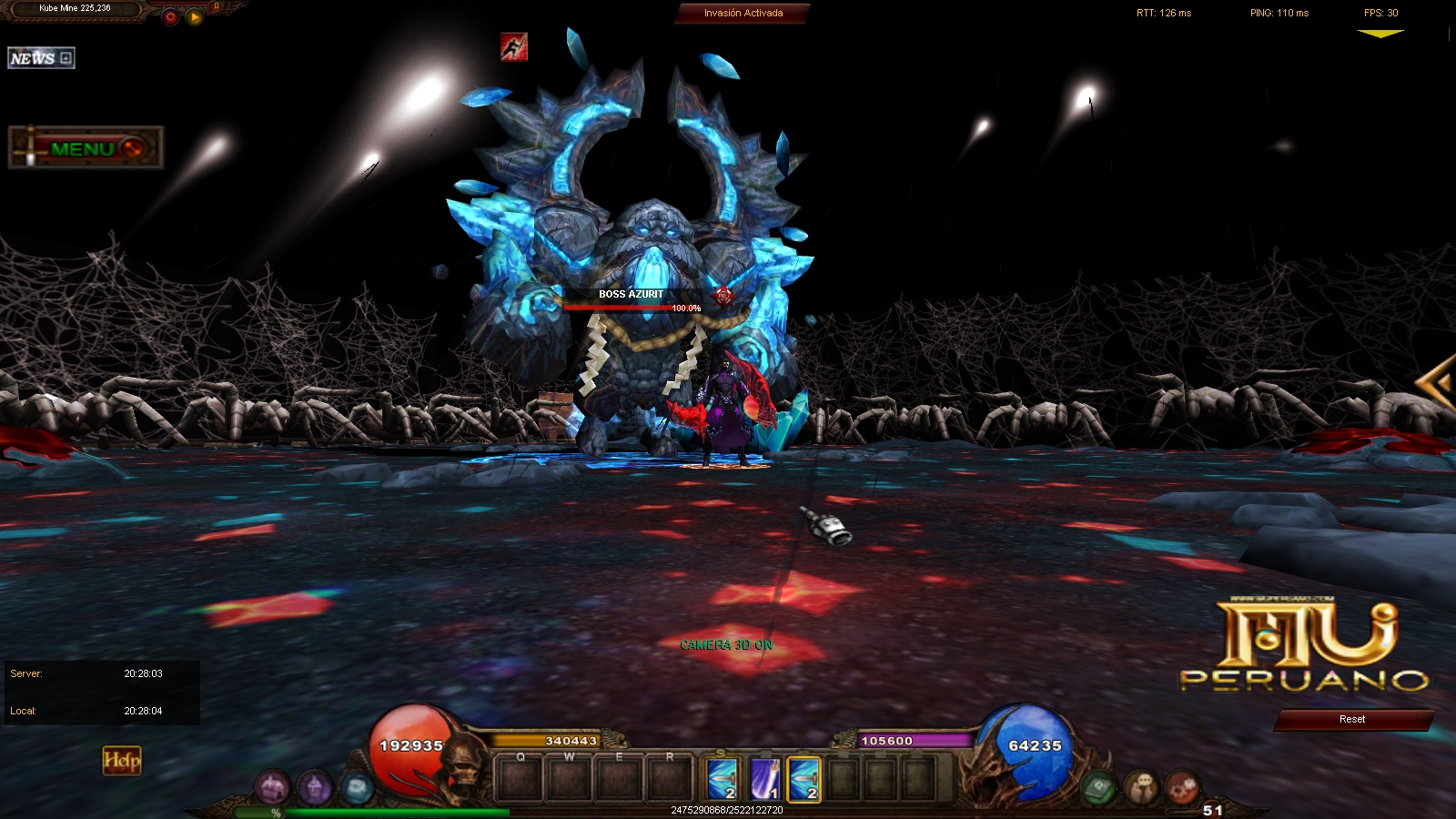Select the purple beam skill slot
This screenshot has width=1456, height=819.
[763, 780]
